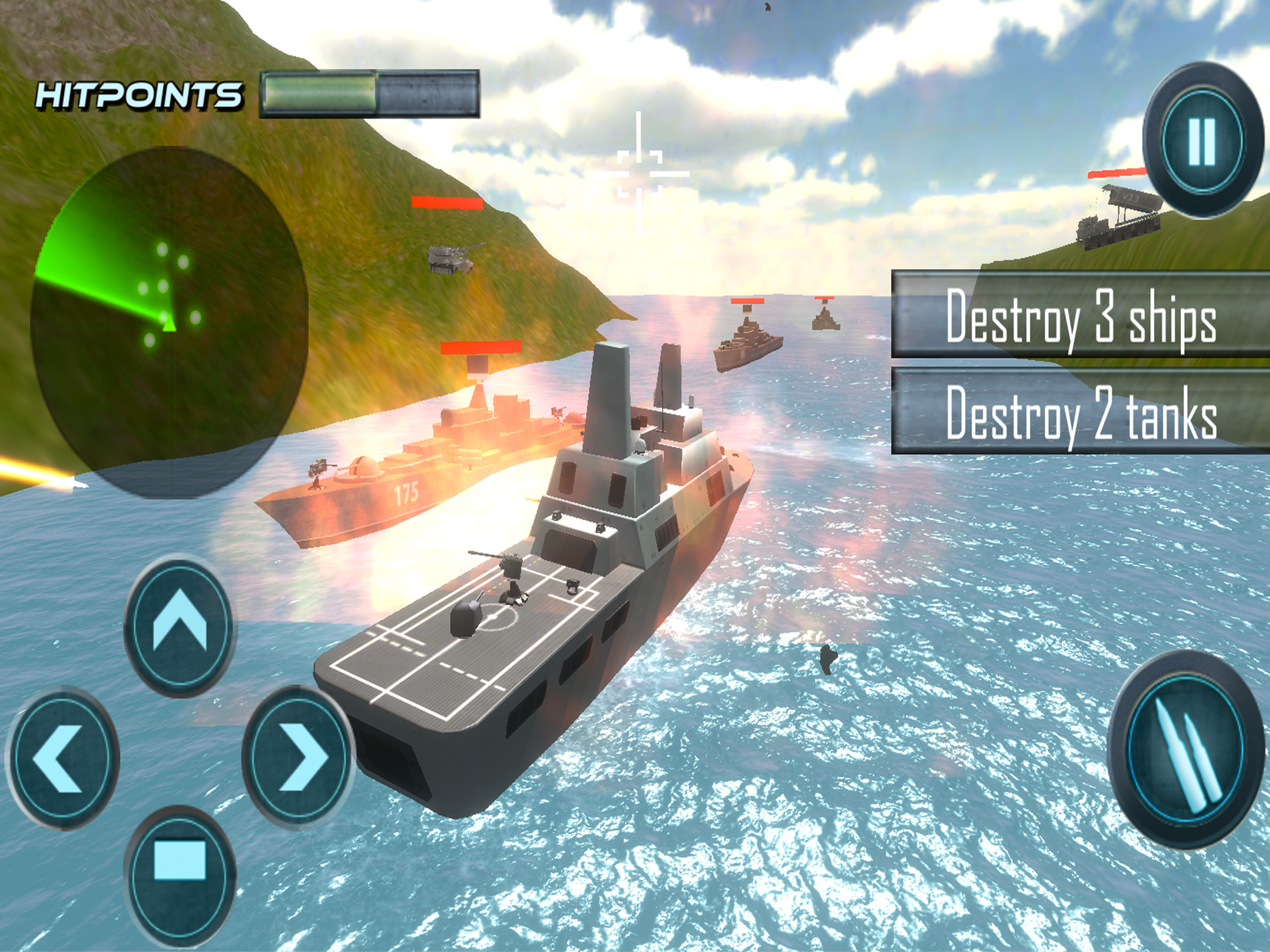Viewport: 1270px width, 952px height.
Task: Select the Destroy 2 tanks objective
Action: coord(1079,411)
